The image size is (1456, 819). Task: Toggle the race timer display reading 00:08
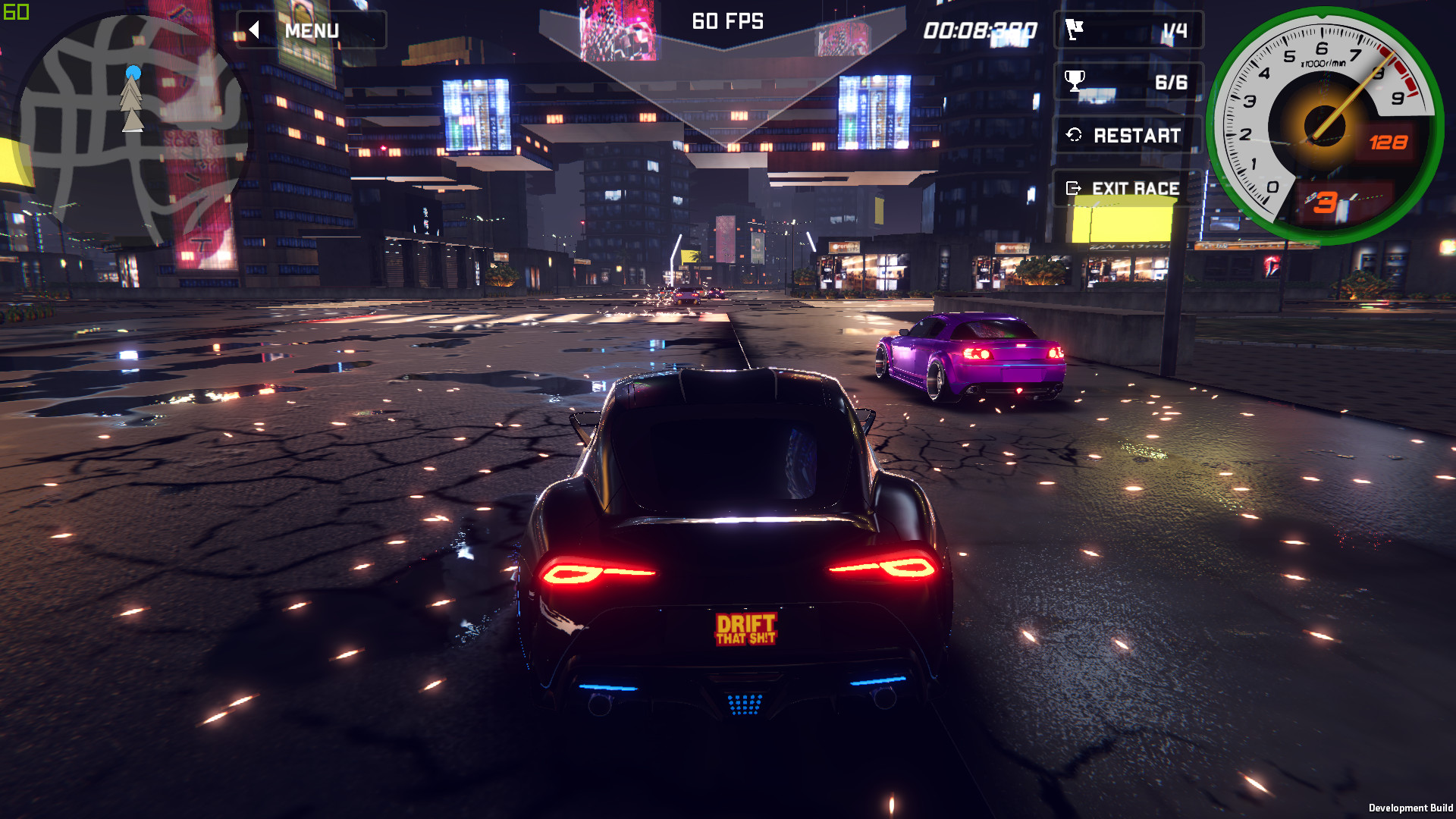[980, 30]
